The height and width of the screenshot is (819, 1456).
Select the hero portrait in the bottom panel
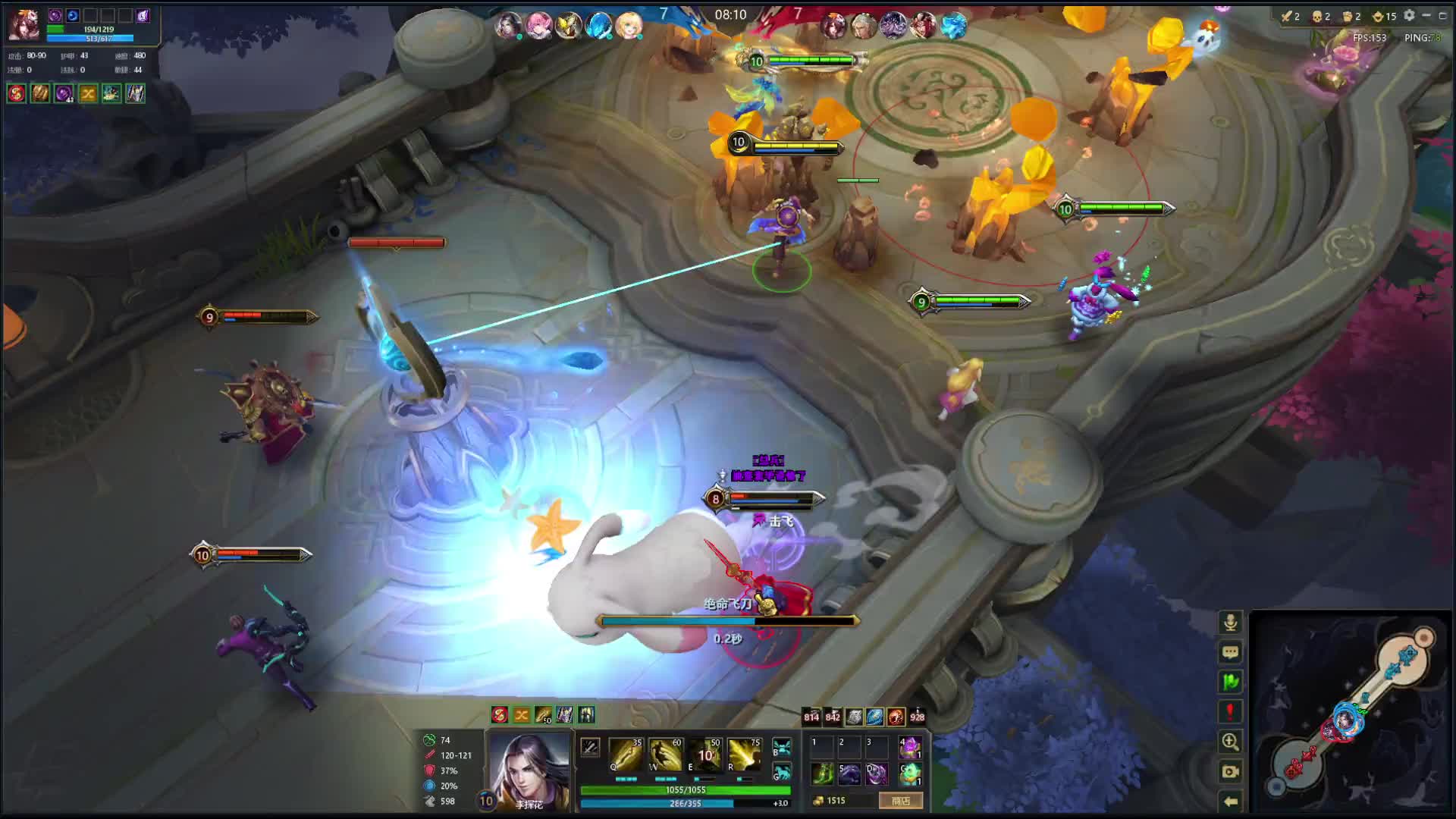[x=529, y=769]
